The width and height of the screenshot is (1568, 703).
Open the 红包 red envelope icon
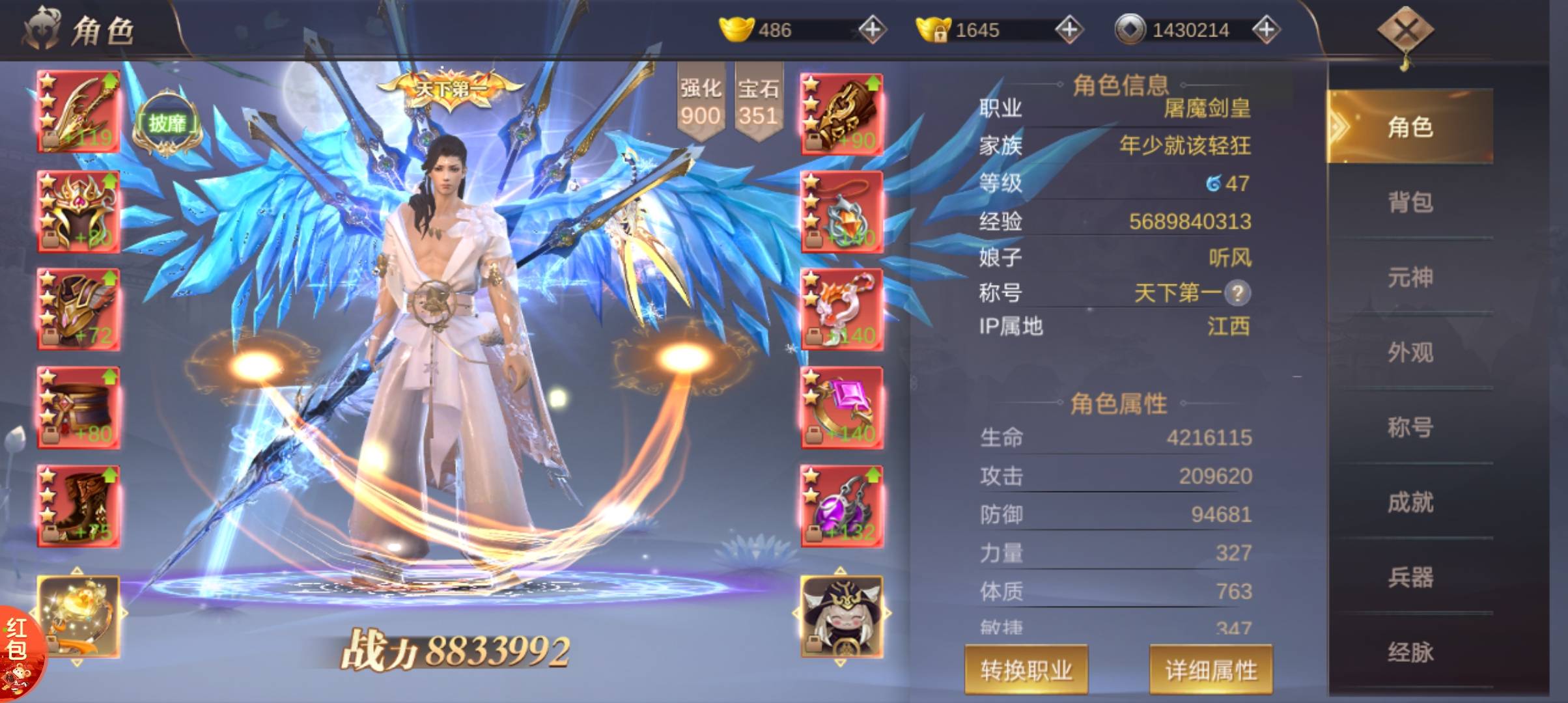click(18, 651)
